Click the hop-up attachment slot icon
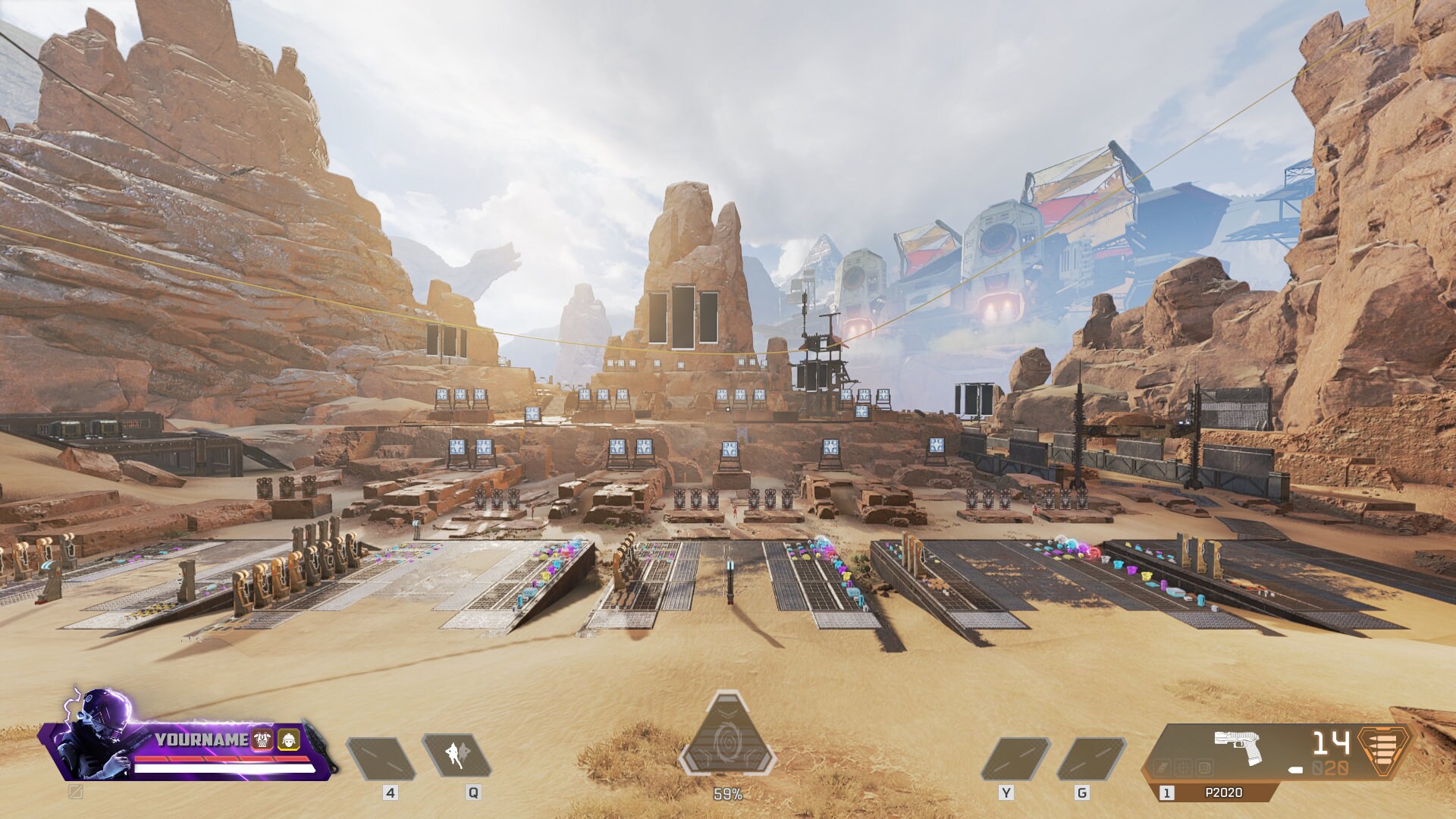This screenshot has height=819, width=1456. point(1163,768)
